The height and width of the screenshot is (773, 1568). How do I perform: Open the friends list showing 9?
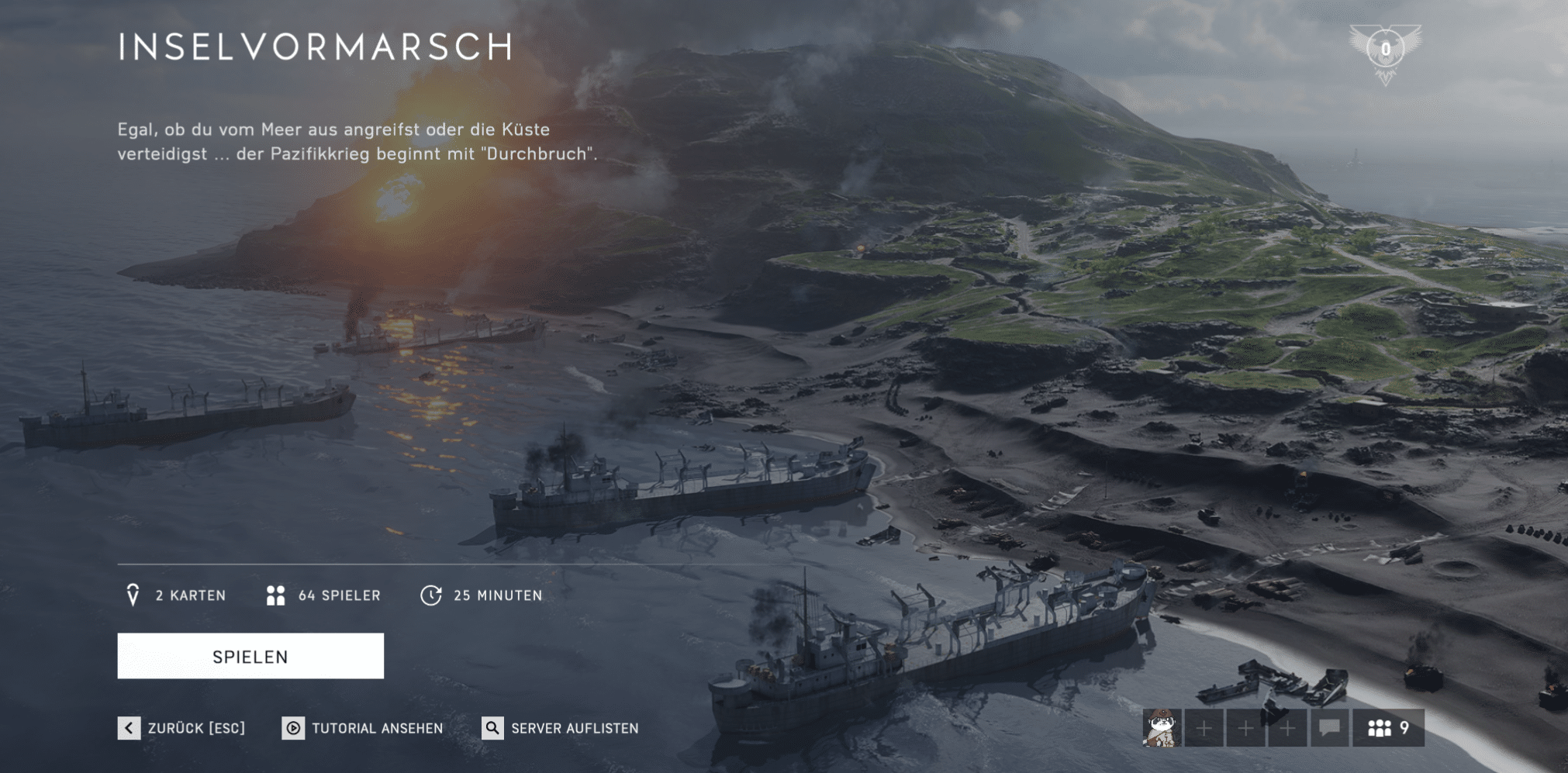tap(1388, 728)
